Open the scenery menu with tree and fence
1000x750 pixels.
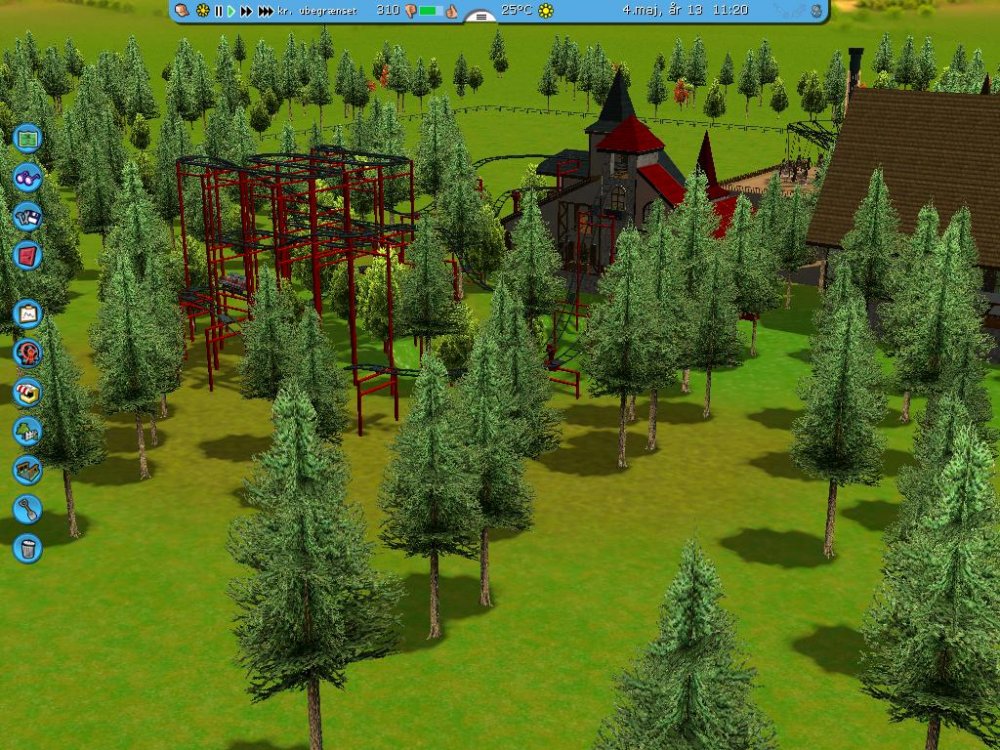coord(28,431)
